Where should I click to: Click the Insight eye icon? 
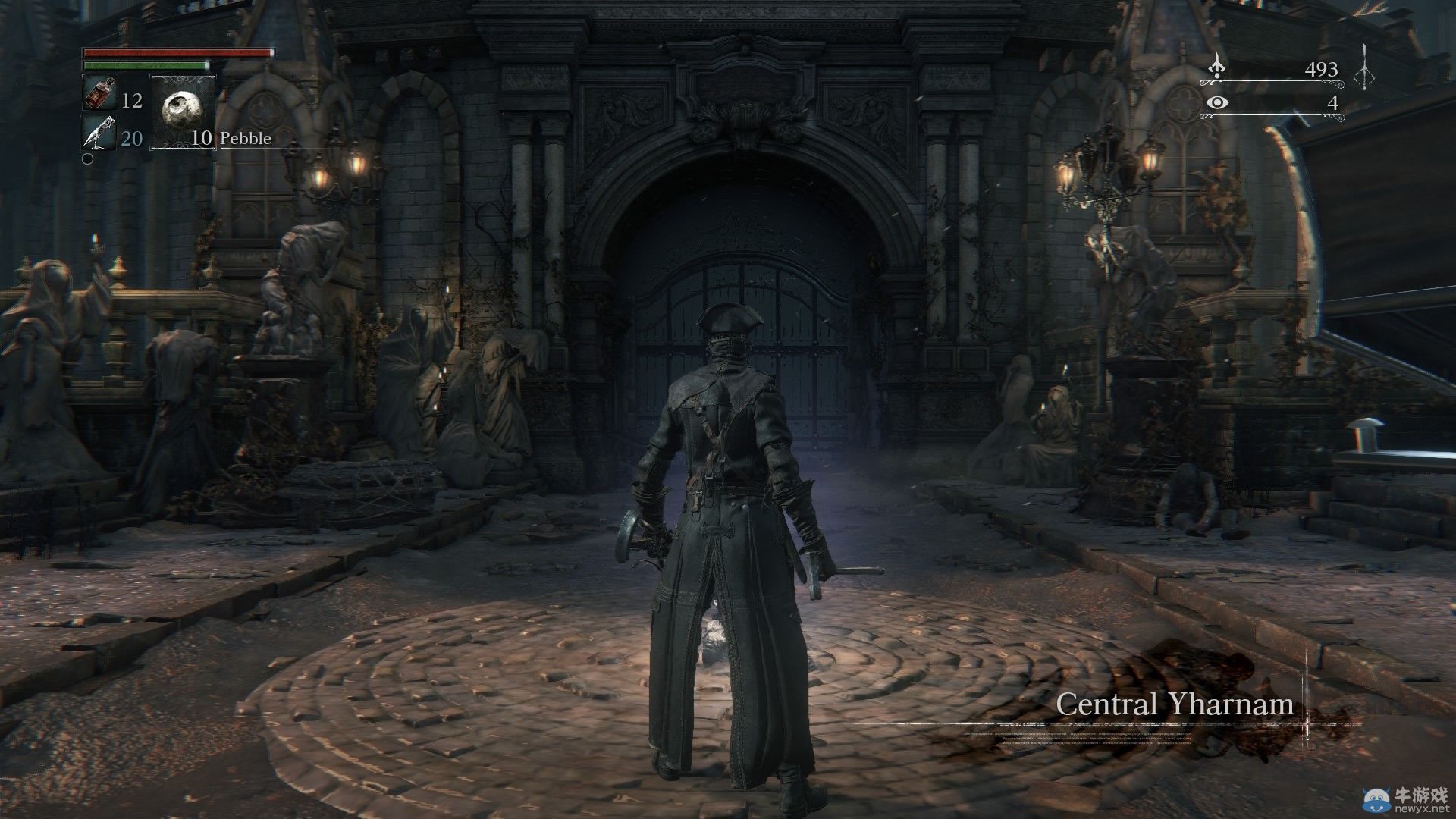(1217, 103)
